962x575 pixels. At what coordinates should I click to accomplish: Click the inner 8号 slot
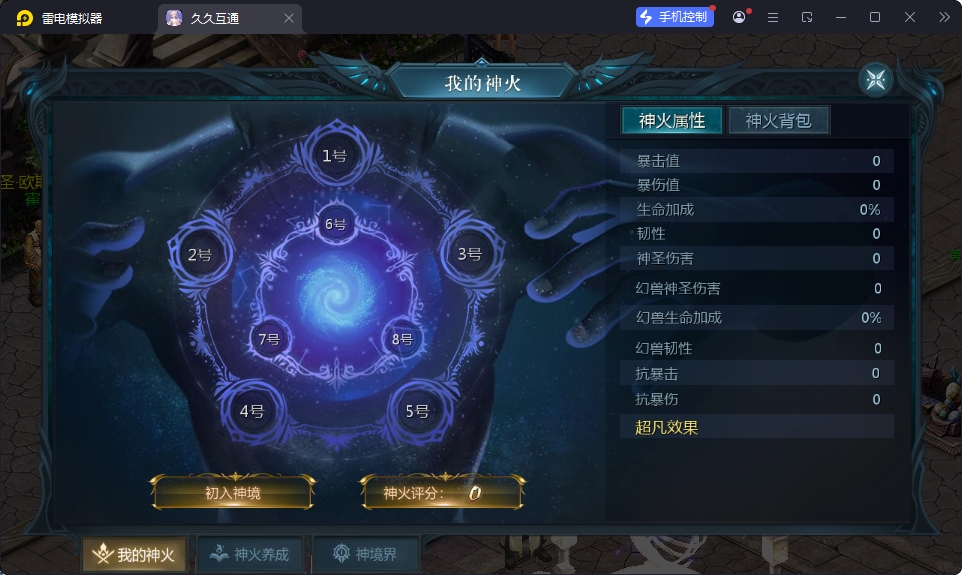click(x=402, y=338)
